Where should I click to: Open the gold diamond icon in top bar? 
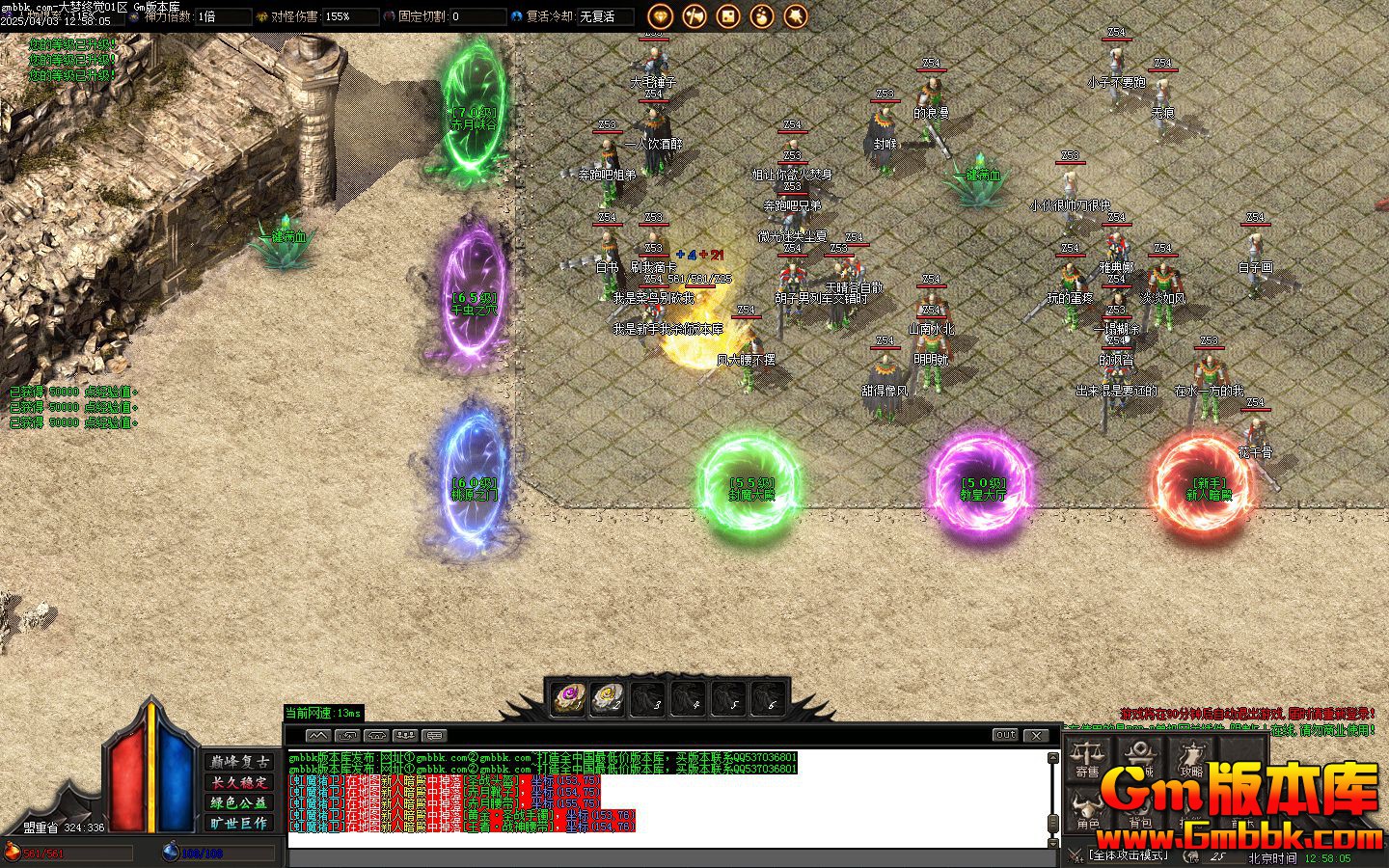pos(660,15)
